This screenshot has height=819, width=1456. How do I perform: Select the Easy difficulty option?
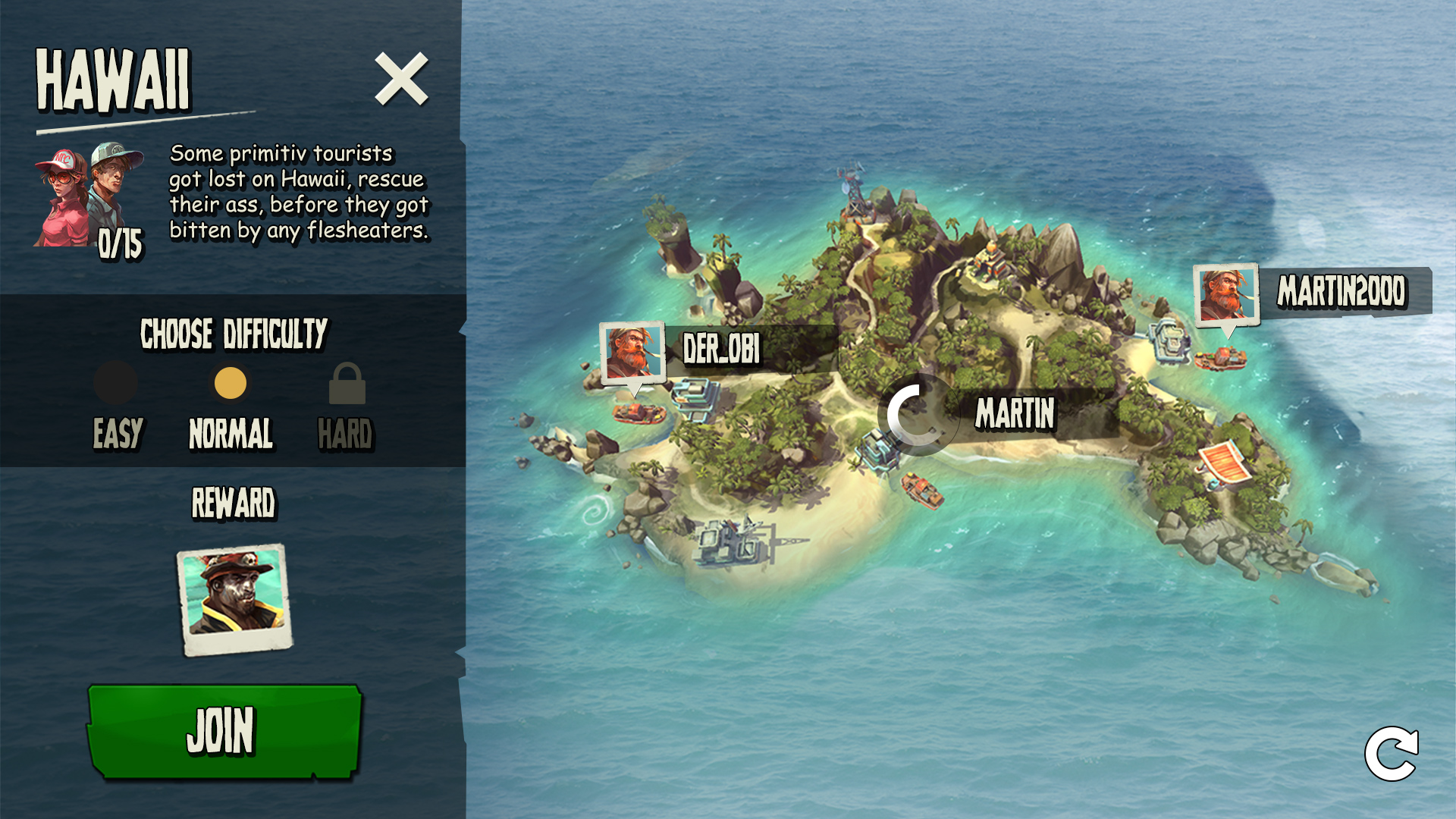(116, 383)
